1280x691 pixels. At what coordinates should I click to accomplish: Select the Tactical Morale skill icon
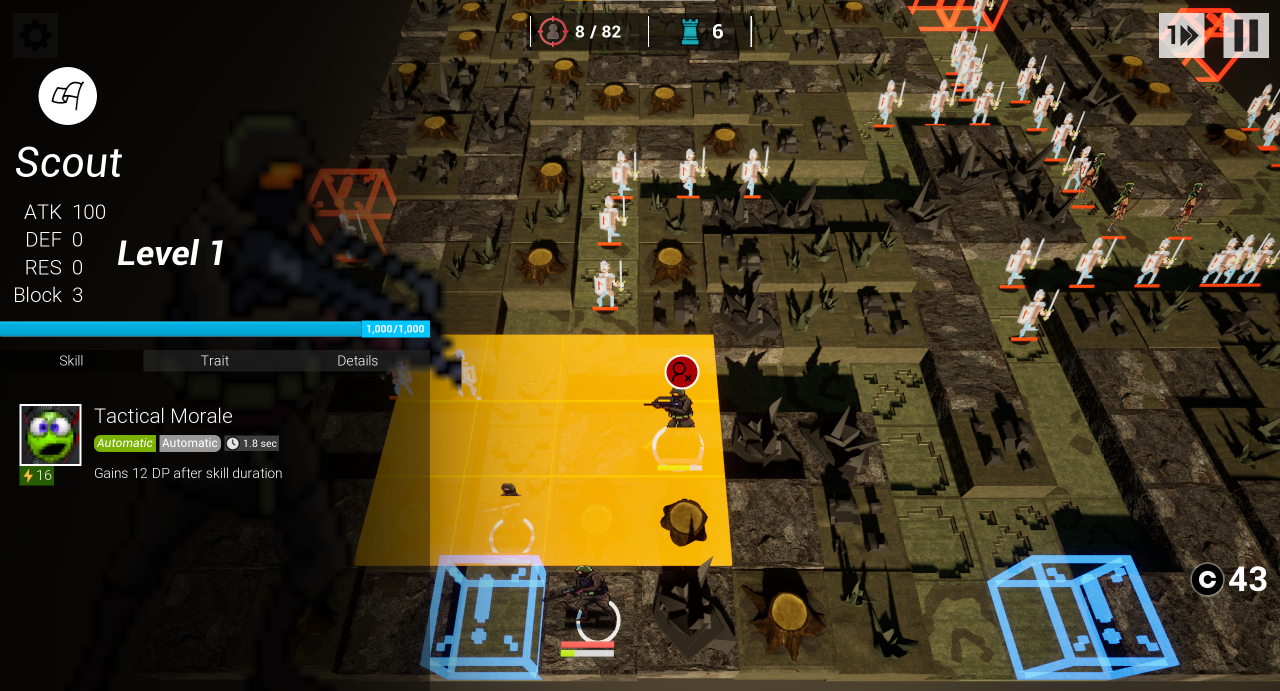point(51,435)
